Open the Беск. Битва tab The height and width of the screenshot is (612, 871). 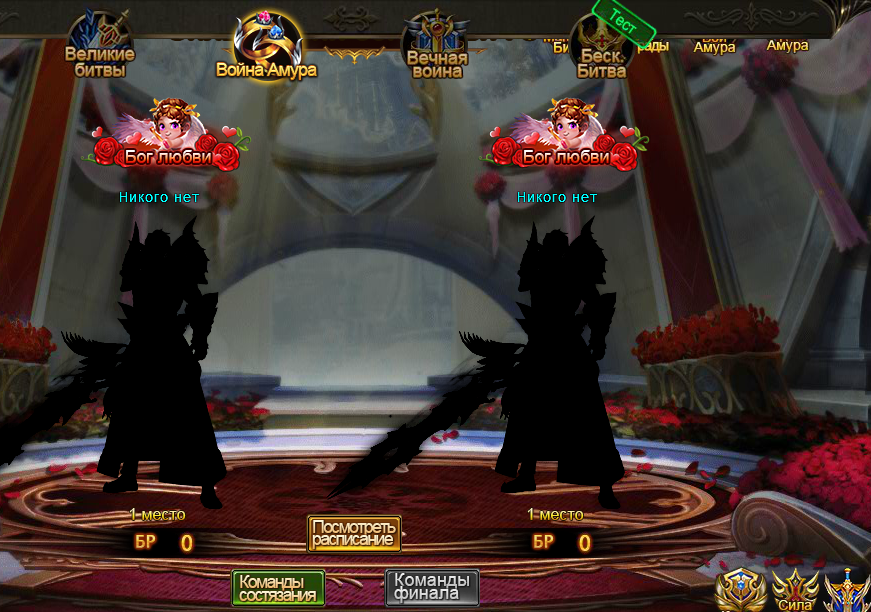click(x=602, y=50)
